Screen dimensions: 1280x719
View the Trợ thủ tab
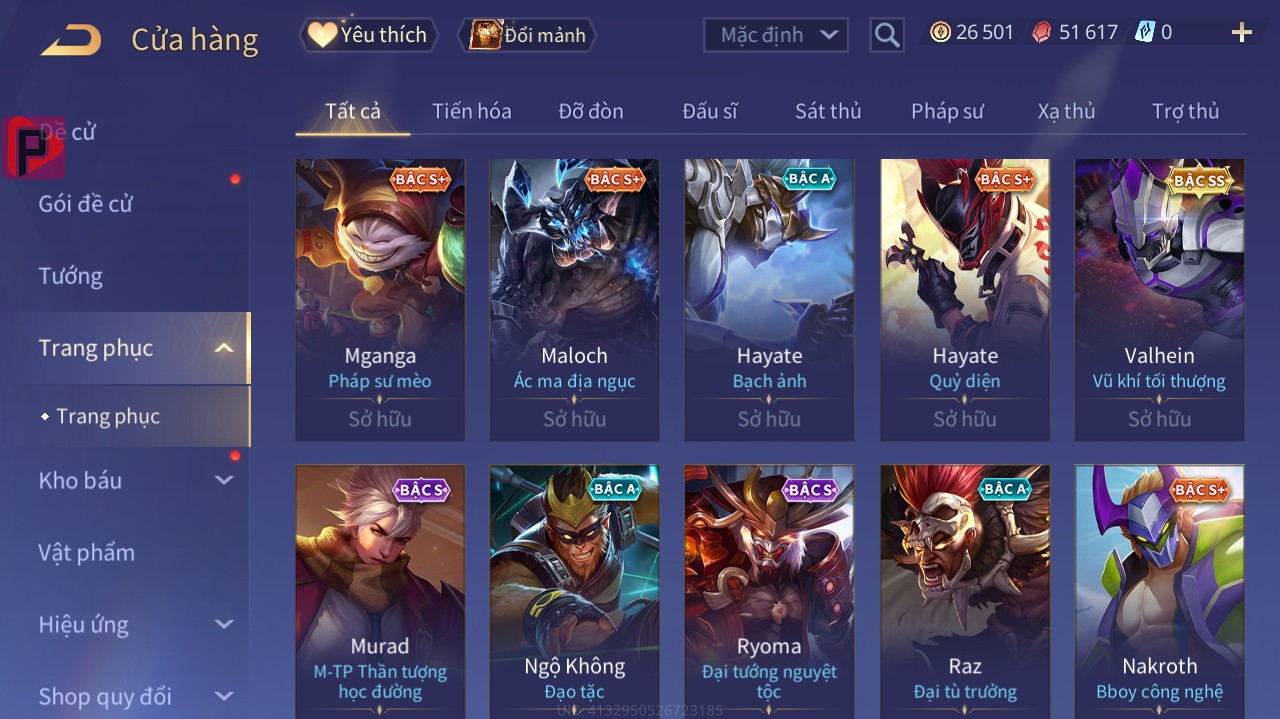pos(1185,111)
